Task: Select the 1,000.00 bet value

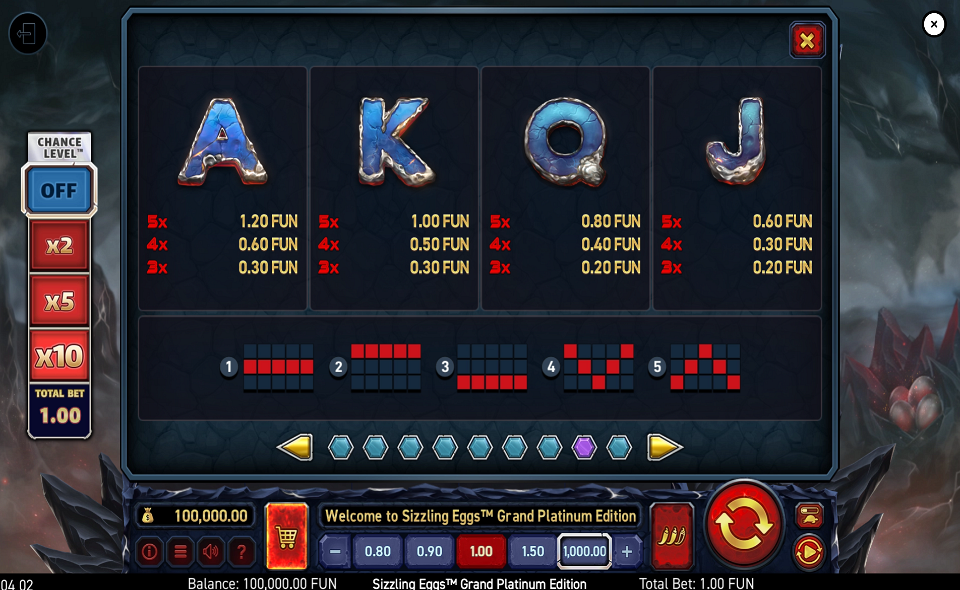Action: click(x=584, y=551)
